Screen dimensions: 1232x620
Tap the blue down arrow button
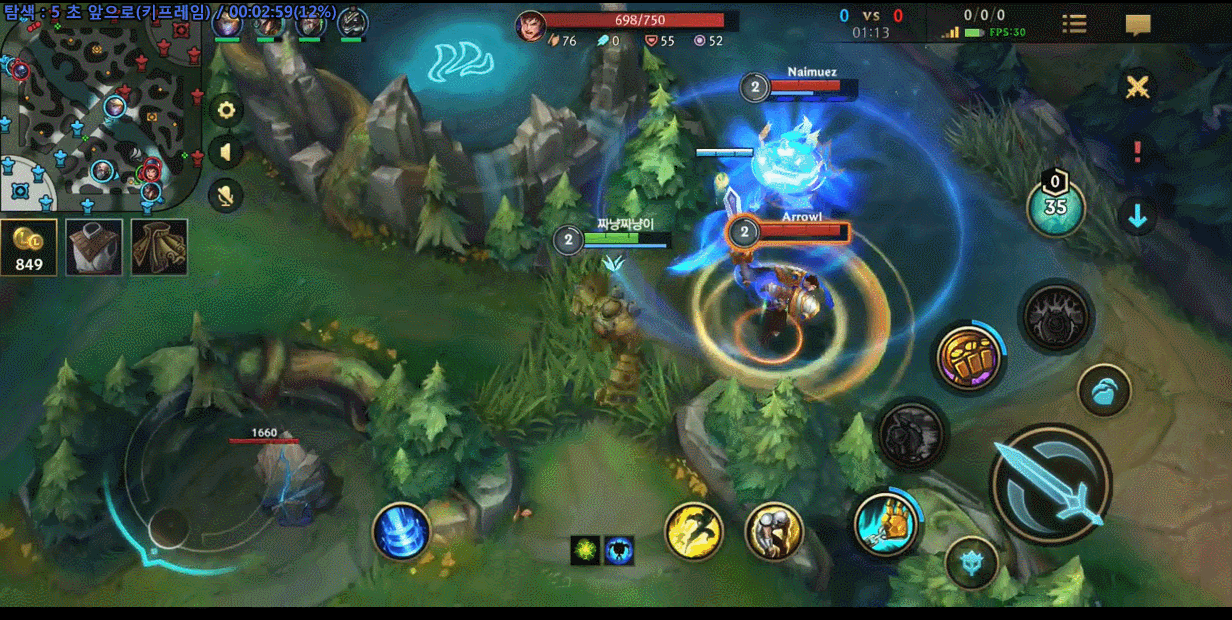pos(1137,216)
